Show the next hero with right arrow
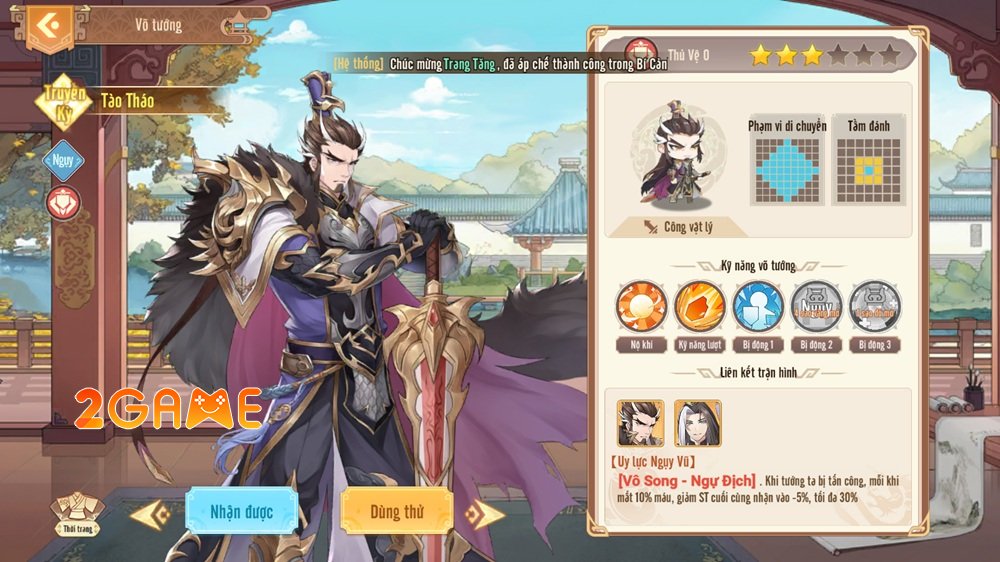 [485, 514]
